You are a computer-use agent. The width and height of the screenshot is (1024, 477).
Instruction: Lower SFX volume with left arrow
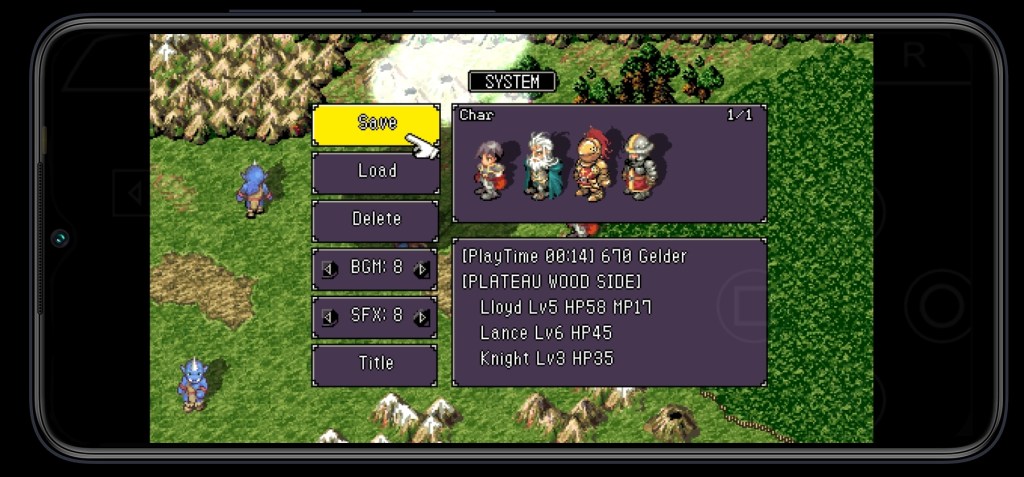pyautogui.click(x=328, y=317)
